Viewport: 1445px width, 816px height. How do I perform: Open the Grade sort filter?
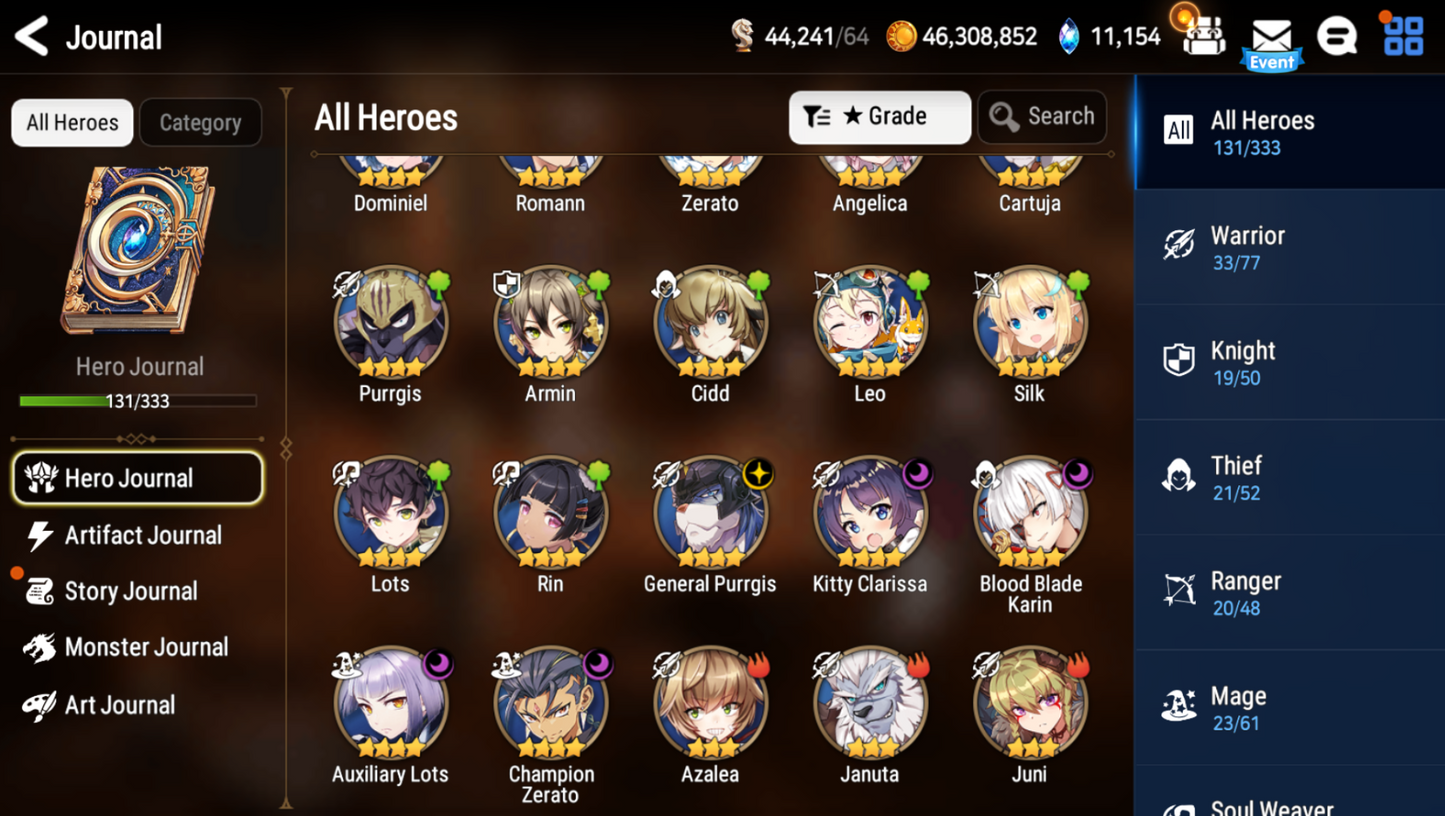[x=879, y=117]
